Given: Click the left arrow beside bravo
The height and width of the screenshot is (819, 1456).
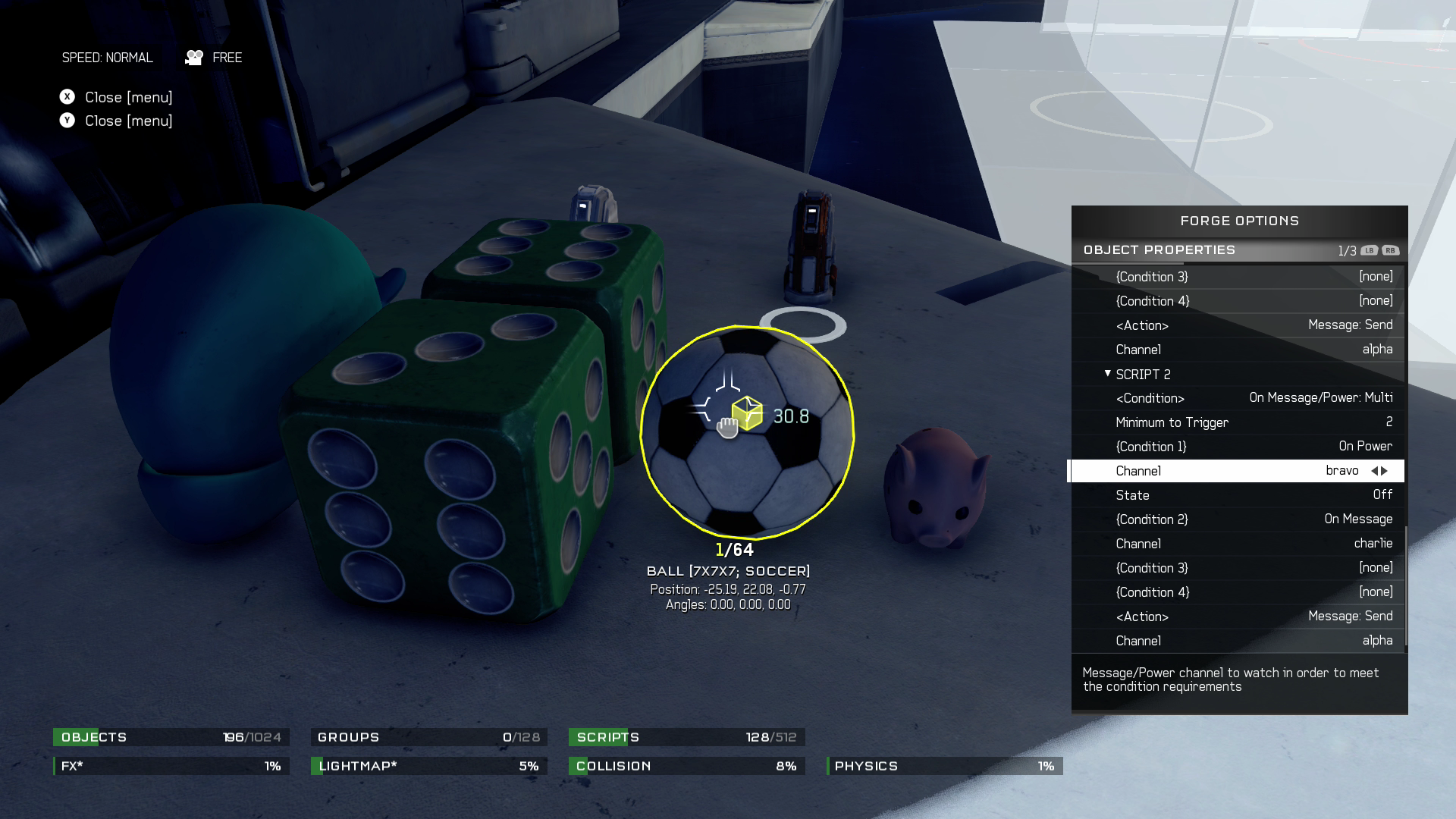Looking at the screenshot, I should [1373, 471].
